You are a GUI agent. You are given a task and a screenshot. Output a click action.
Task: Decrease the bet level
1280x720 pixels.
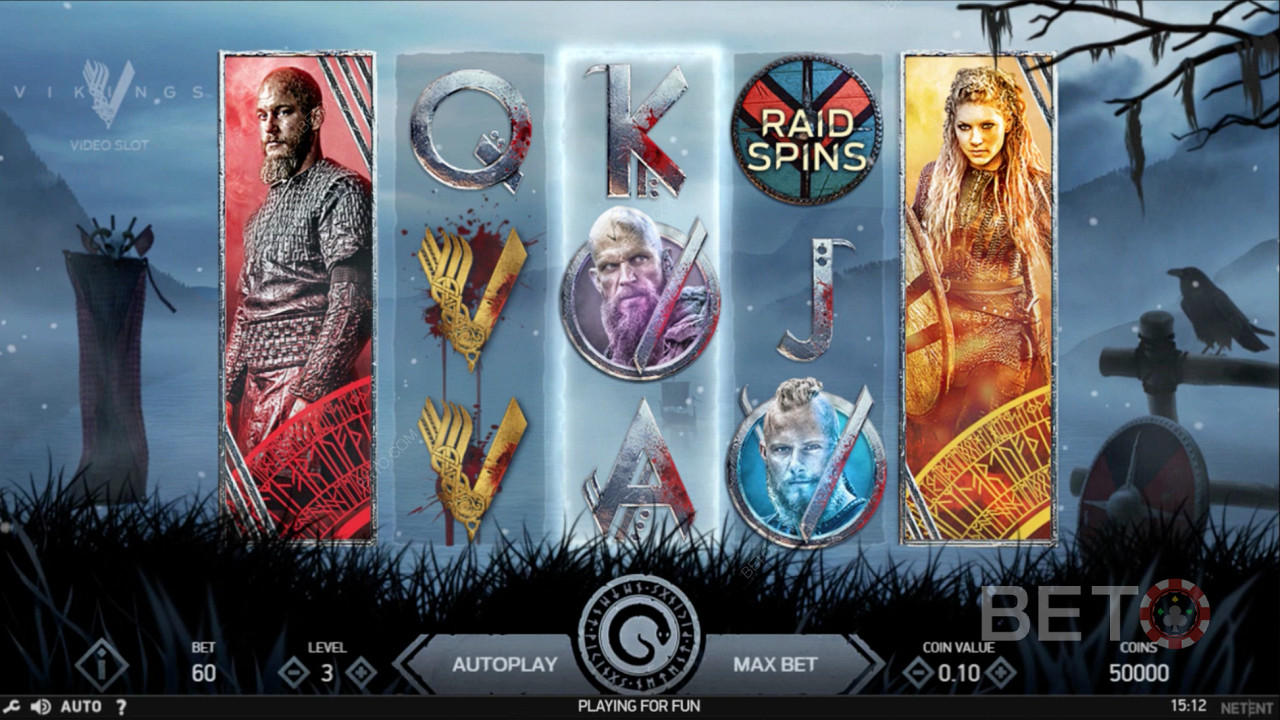click(x=294, y=673)
